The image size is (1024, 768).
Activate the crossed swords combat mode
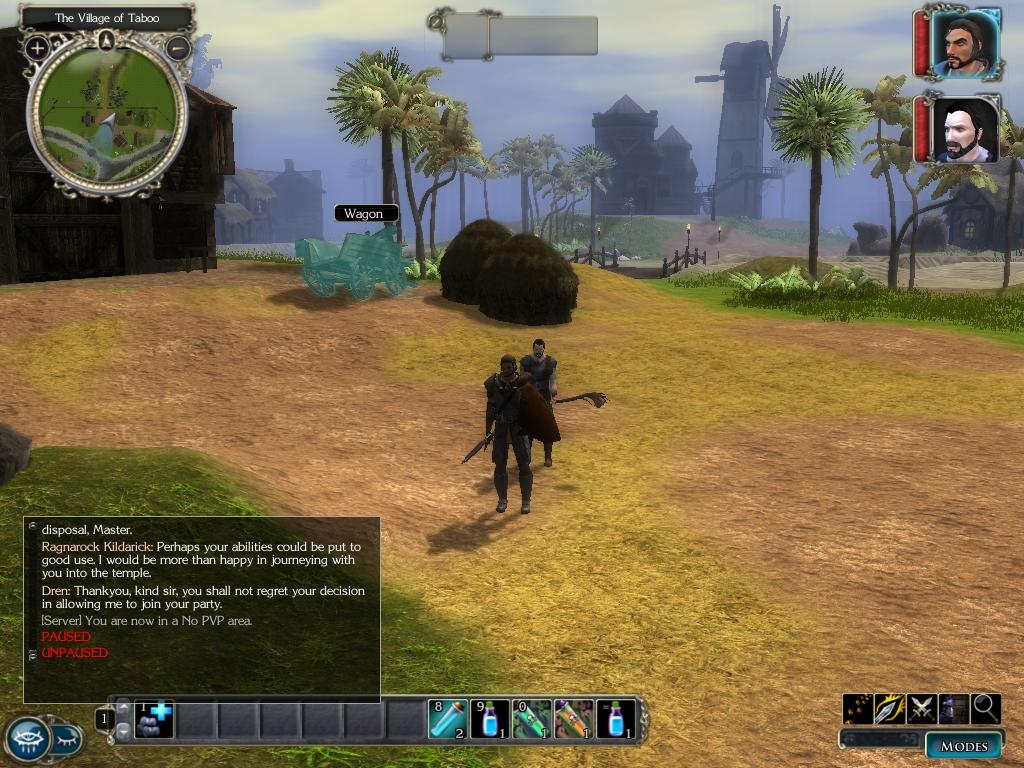pos(922,708)
